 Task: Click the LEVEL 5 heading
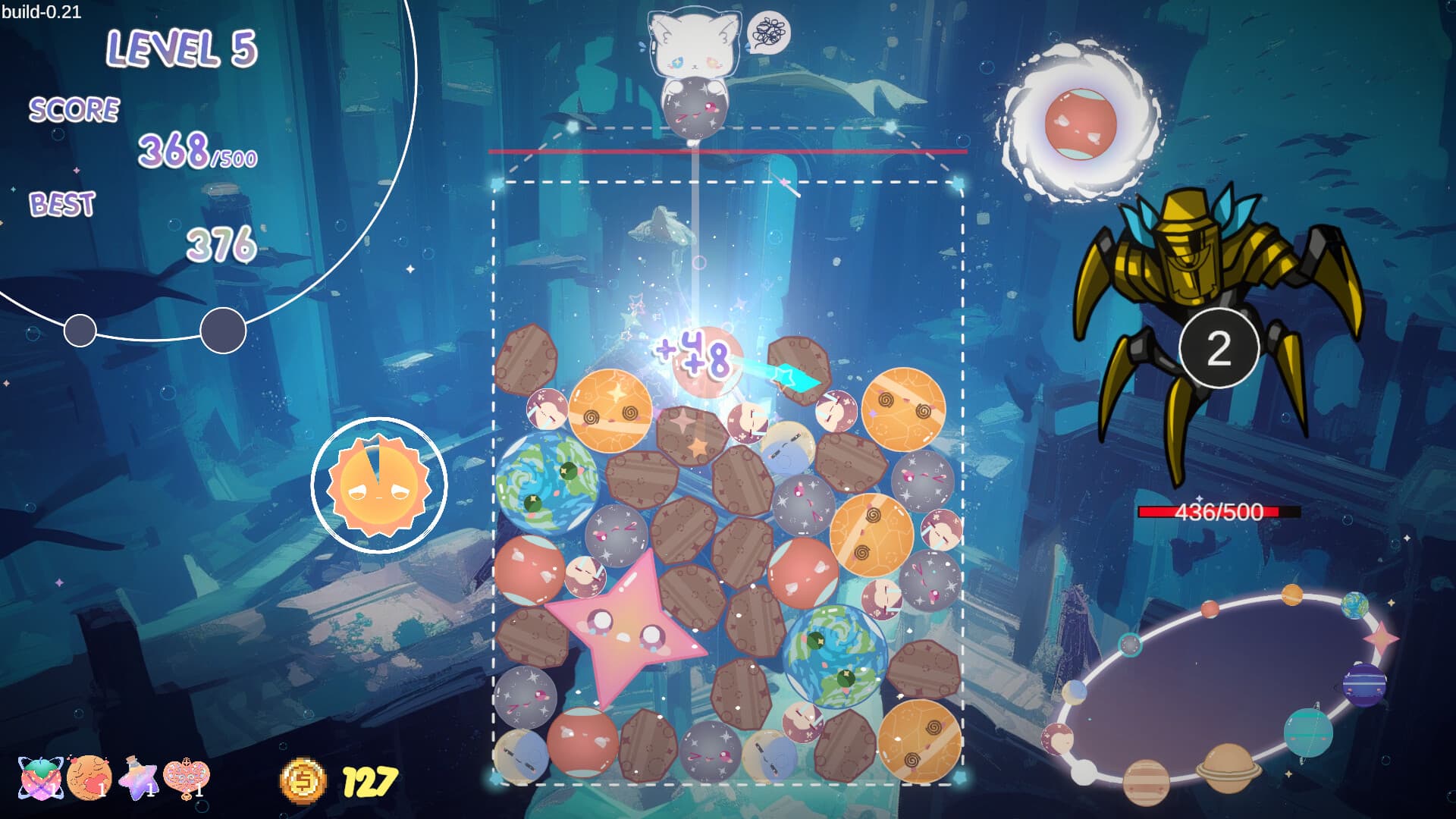point(182,49)
